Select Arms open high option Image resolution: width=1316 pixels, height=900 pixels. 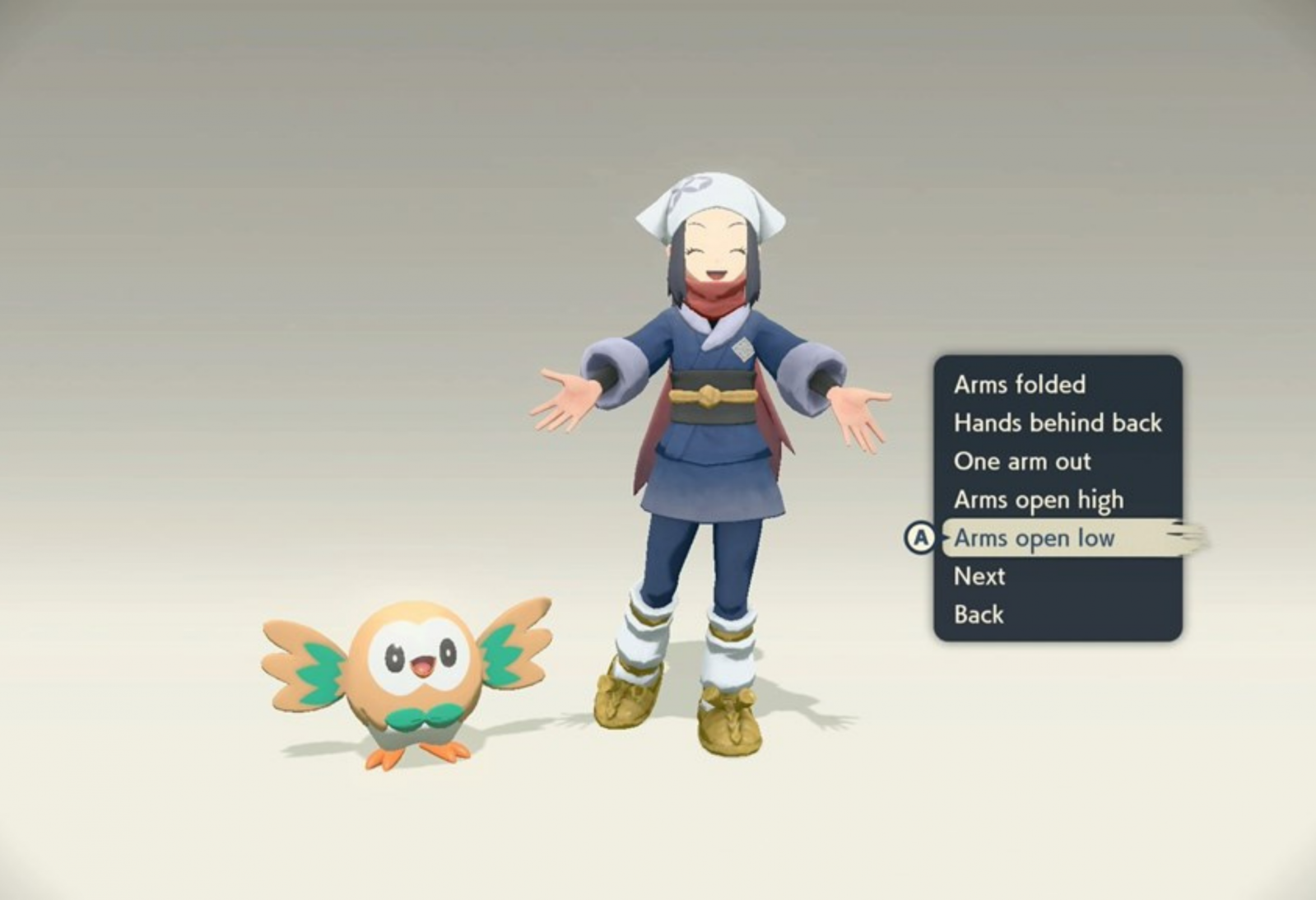(x=1038, y=500)
